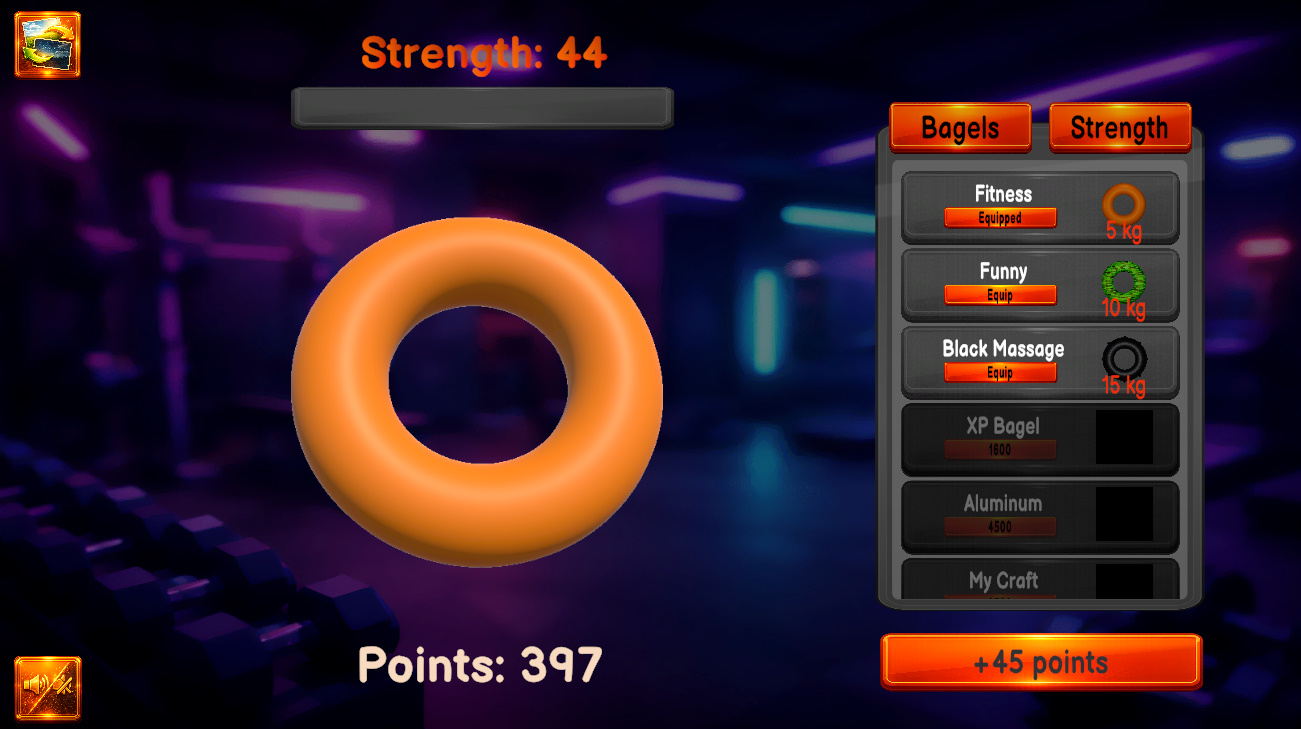Image resolution: width=1301 pixels, height=729 pixels.
Task: Select the Equipped label on Fitness
Action: tap(1000, 218)
